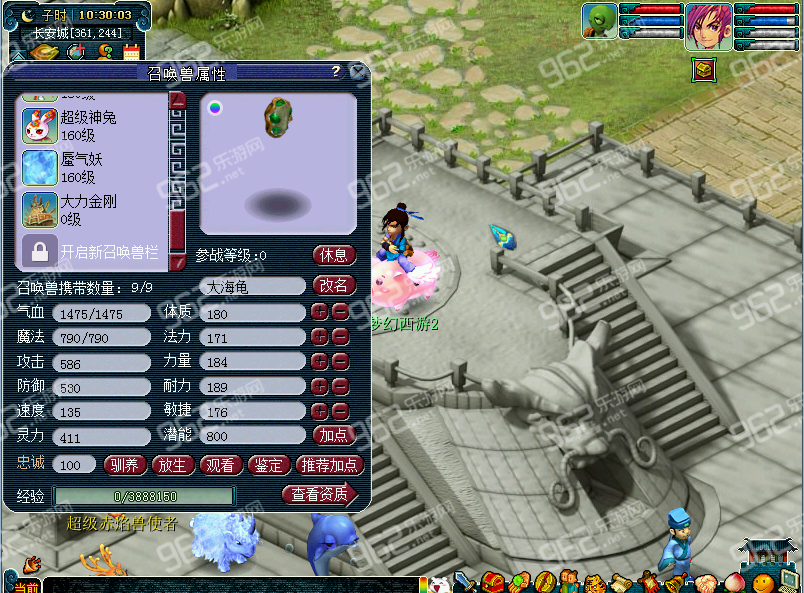The width and height of the screenshot is (804, 593).
Task: Appraise the beast with 鉴定
Action: 268,464
